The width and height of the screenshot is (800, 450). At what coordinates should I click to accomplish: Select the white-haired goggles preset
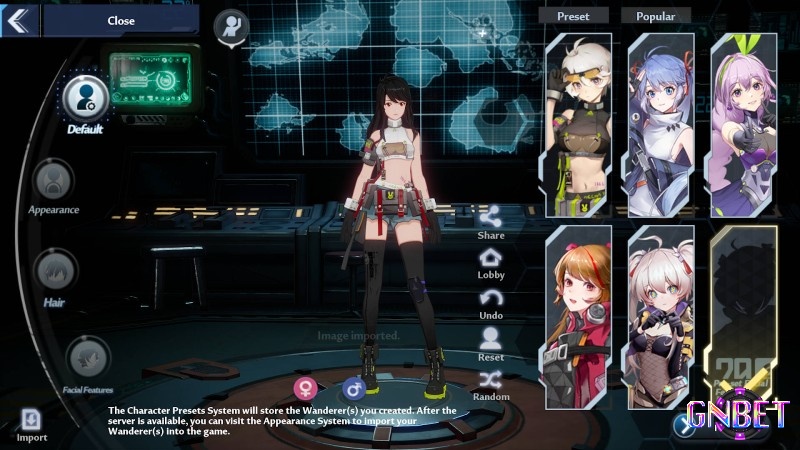pos(579,124)
